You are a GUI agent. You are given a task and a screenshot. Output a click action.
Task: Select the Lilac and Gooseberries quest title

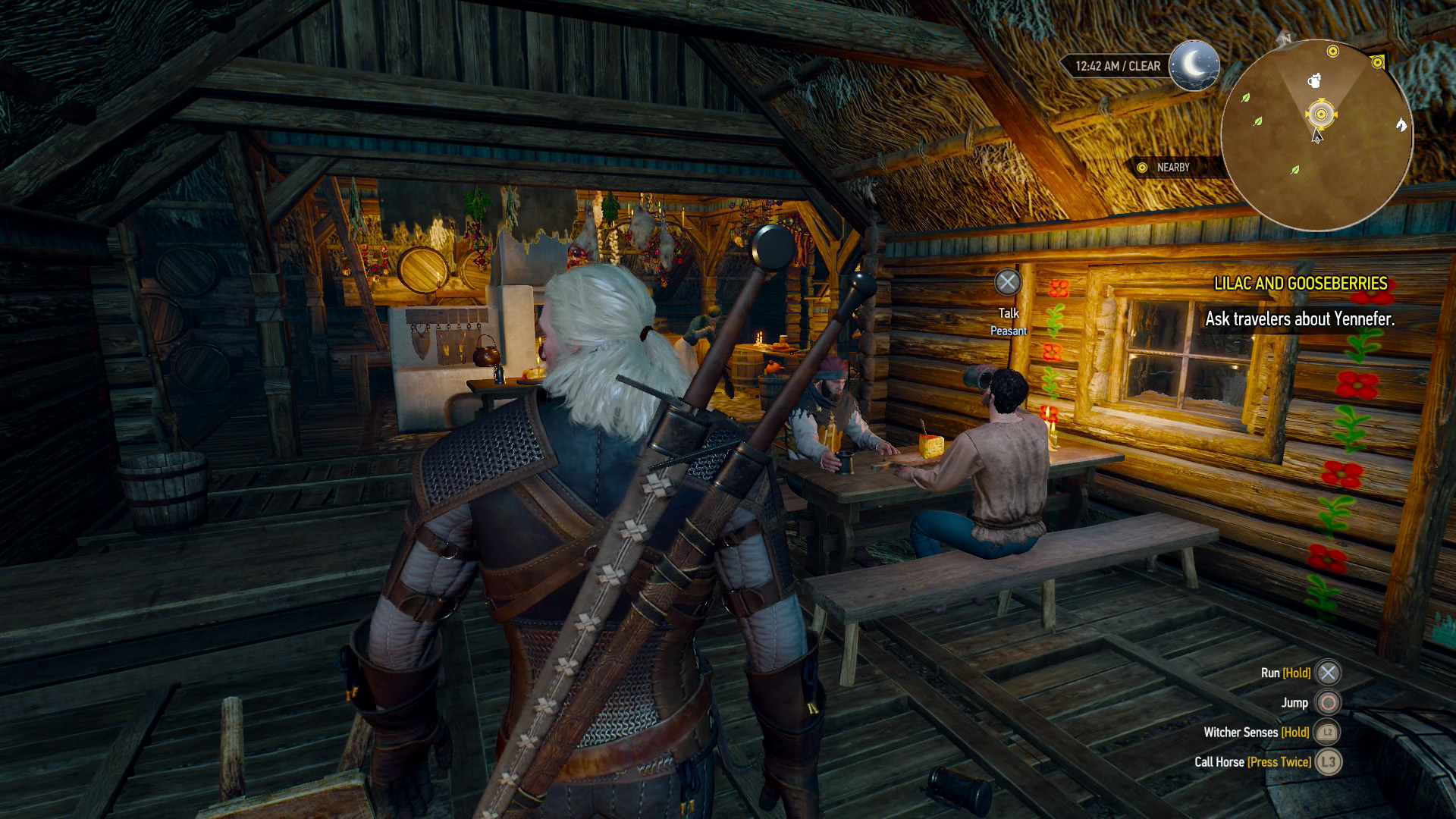click(x=1301, y=284)
